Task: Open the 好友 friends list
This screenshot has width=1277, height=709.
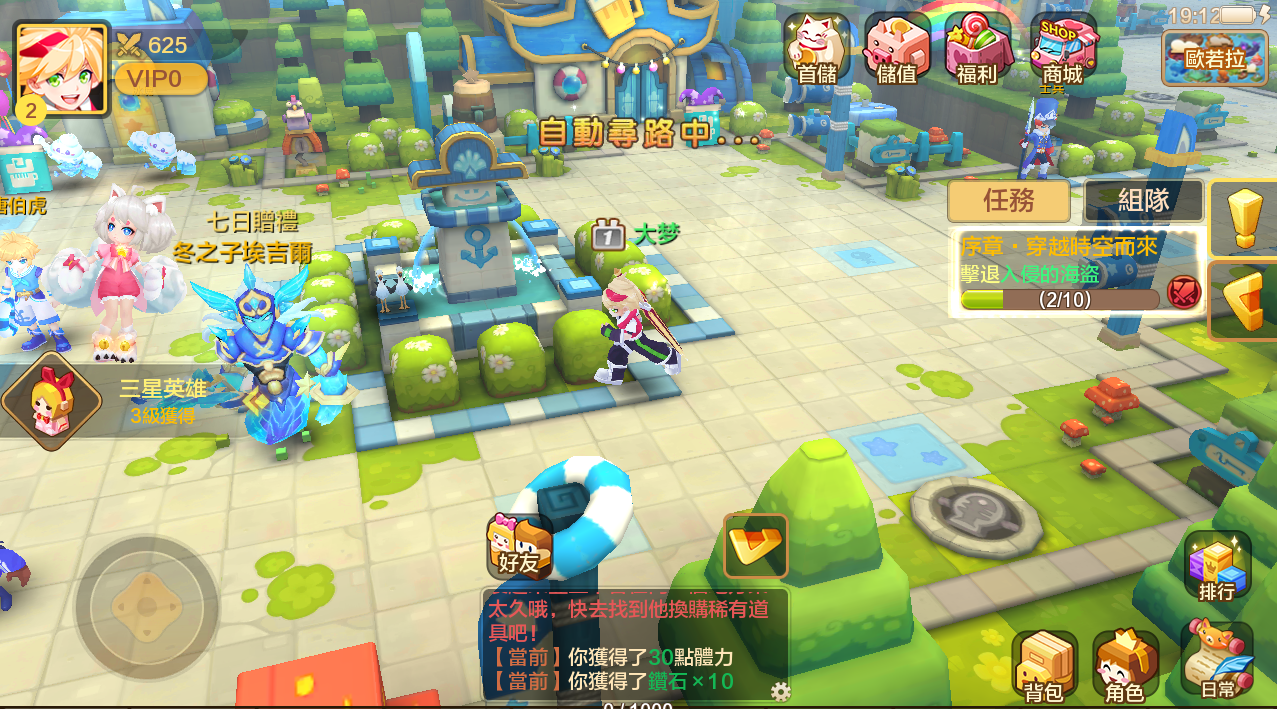Action: tap(519, 546)
